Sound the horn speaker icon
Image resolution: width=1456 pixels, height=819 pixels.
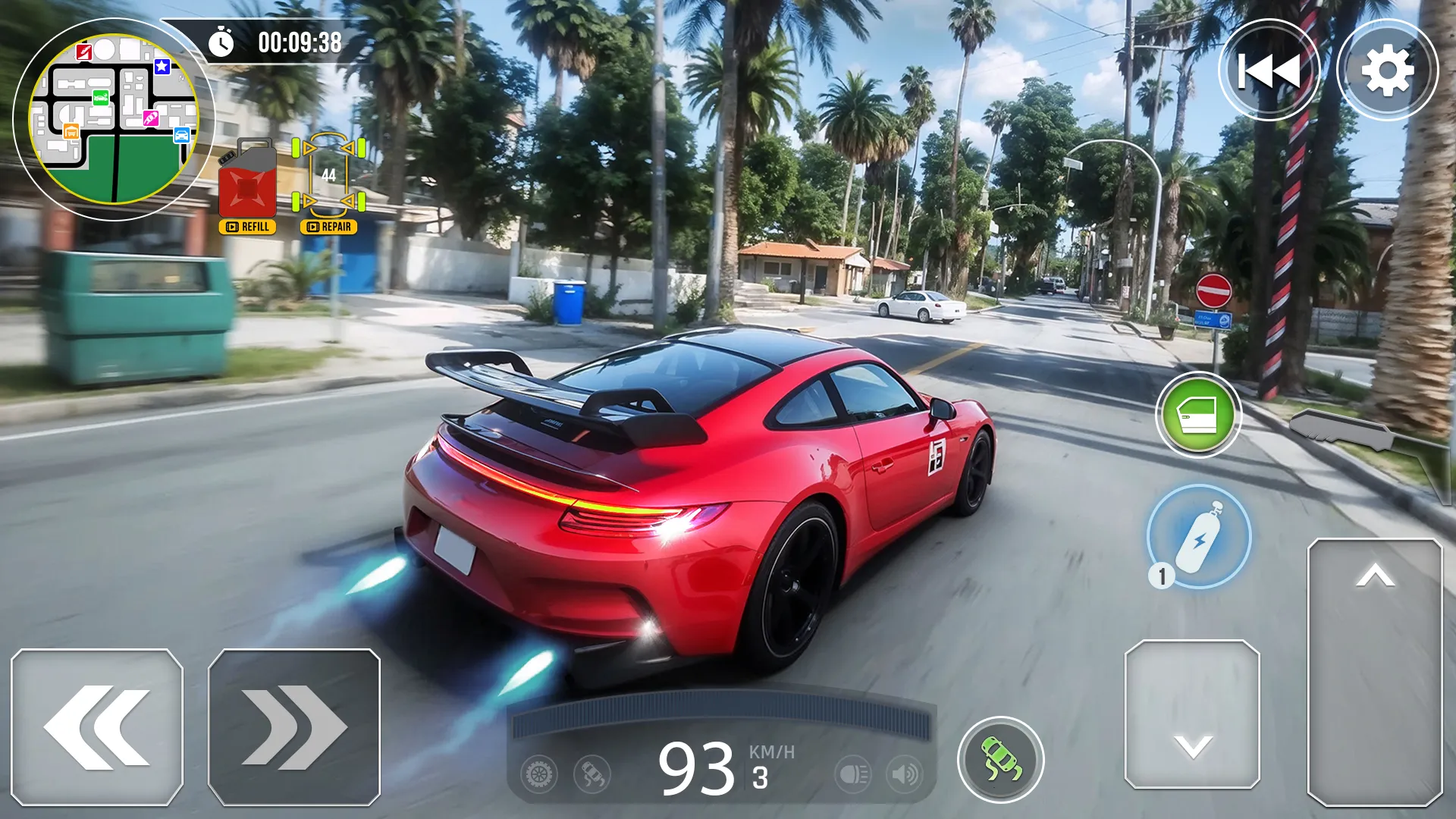(x=904, y=775)
